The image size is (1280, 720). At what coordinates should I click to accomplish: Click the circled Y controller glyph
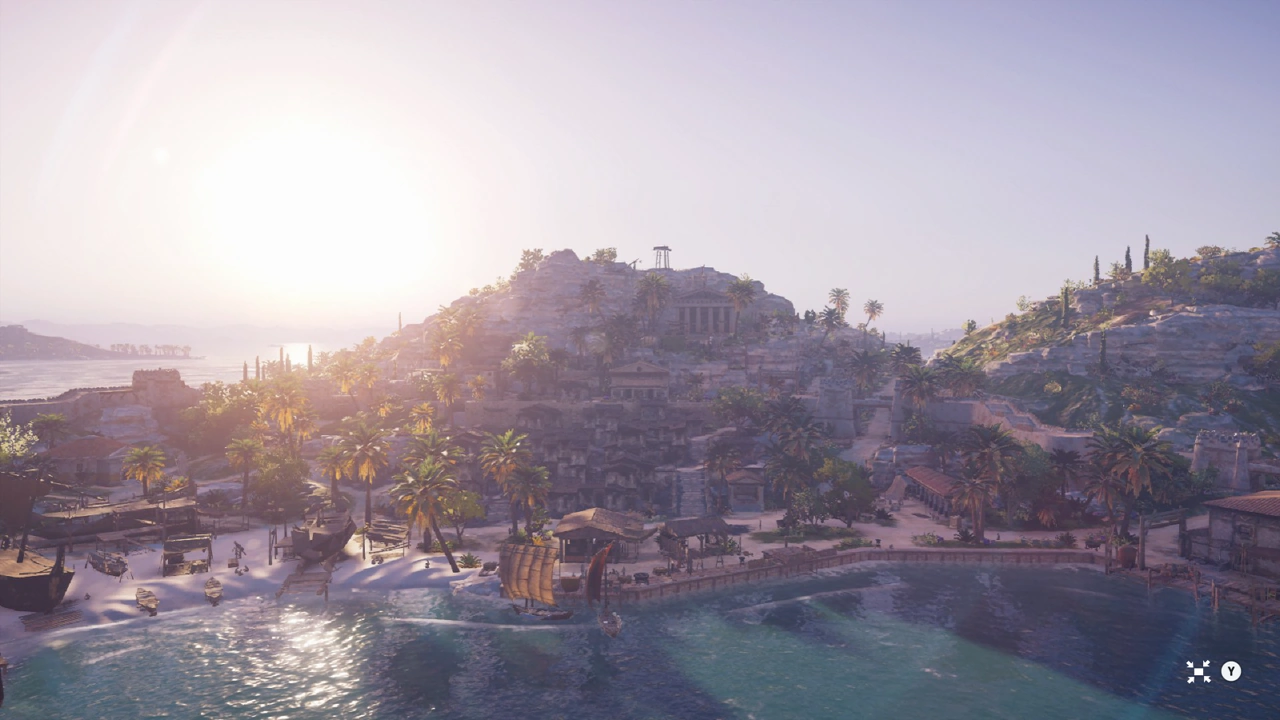1231,672
